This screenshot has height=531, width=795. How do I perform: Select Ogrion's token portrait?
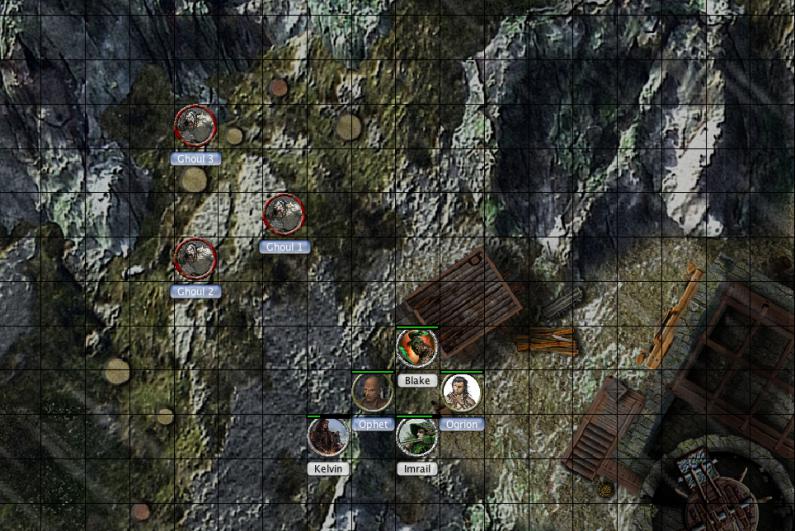point(461,392)
